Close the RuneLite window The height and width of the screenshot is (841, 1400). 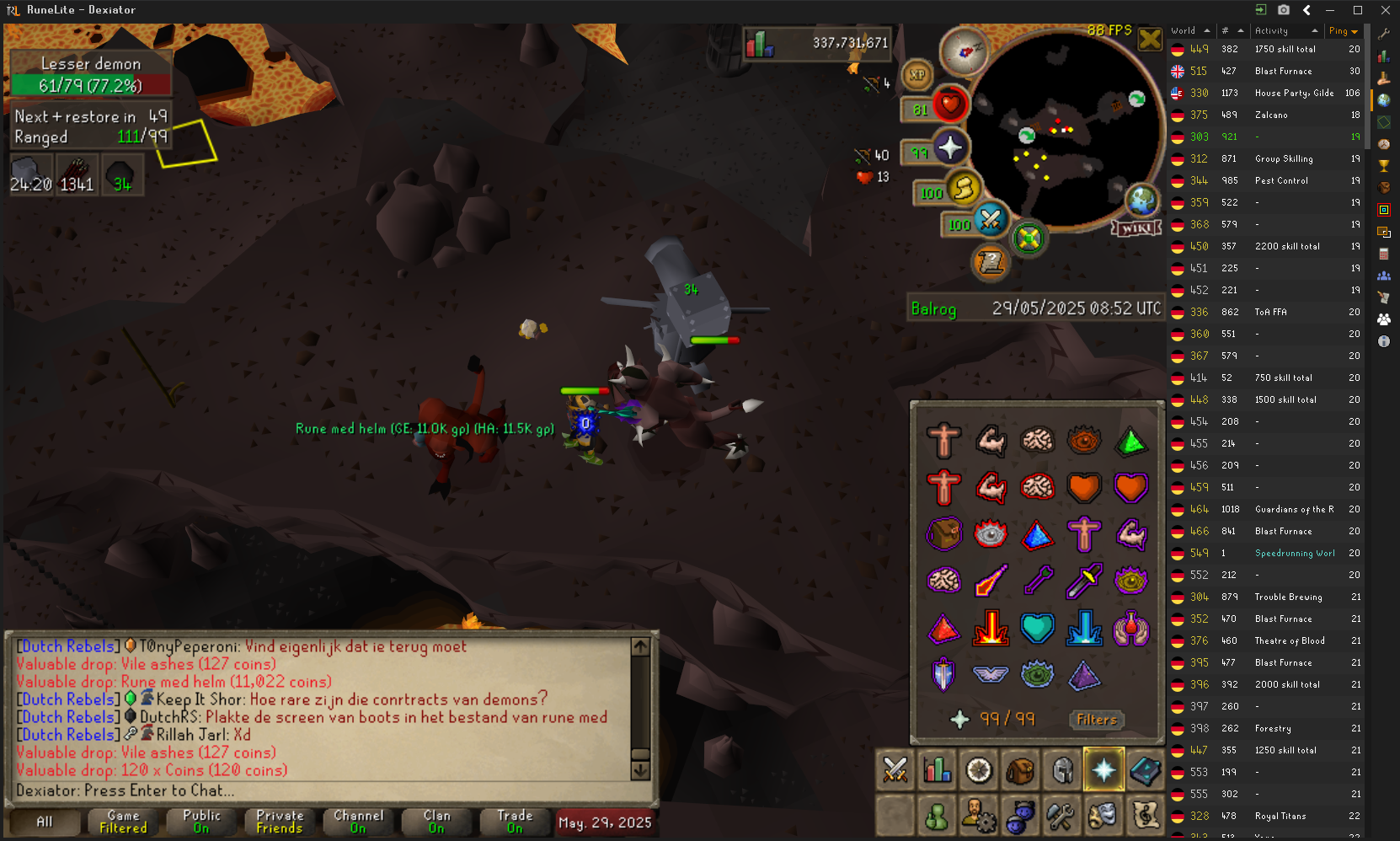(1385, 10)
